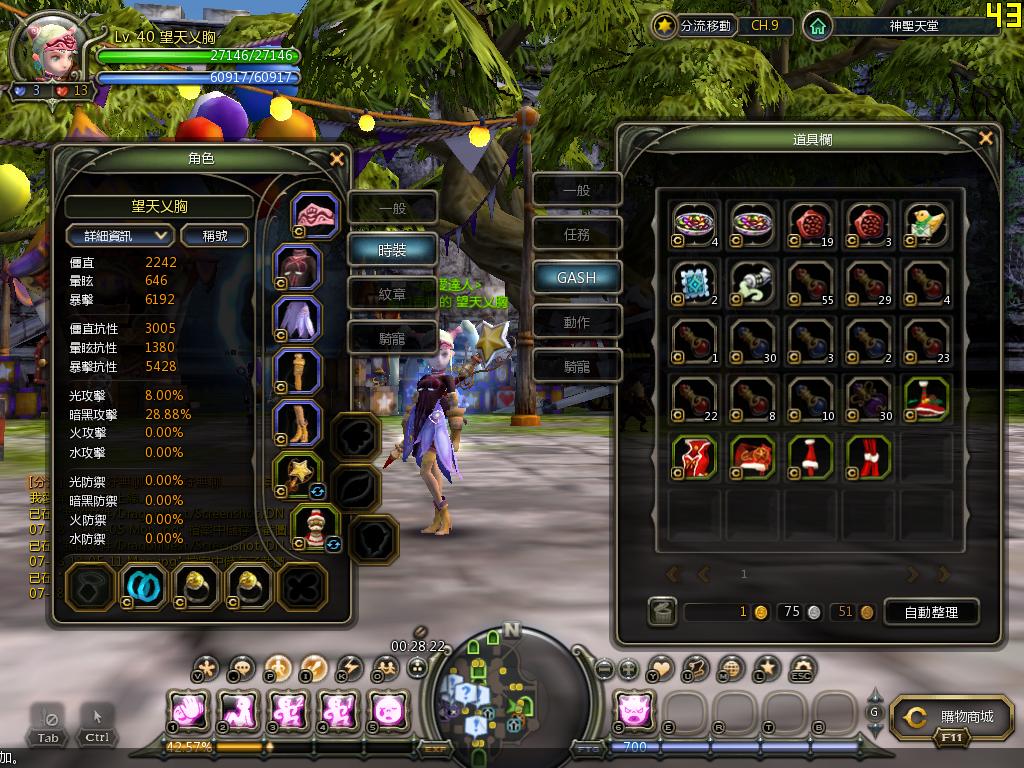Open the 詳細資訊 dropdown
Image resolution: width=1024 pixels, height=768 pixels.
click(x=120, y=235)
